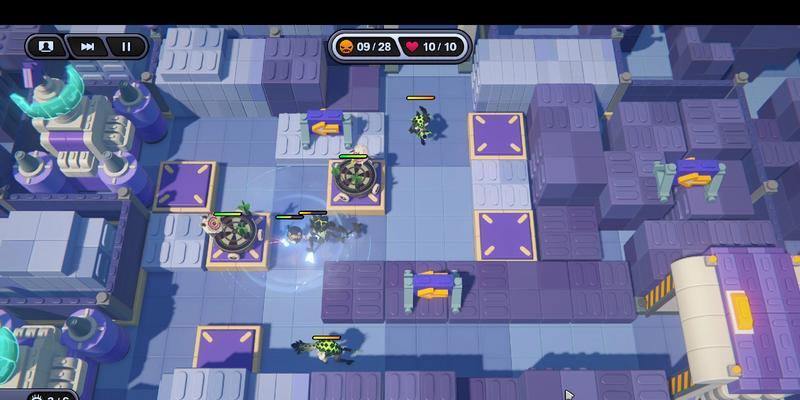Open the player profile screen button
This screenshot has height=400, width=800.
point(45,46)
